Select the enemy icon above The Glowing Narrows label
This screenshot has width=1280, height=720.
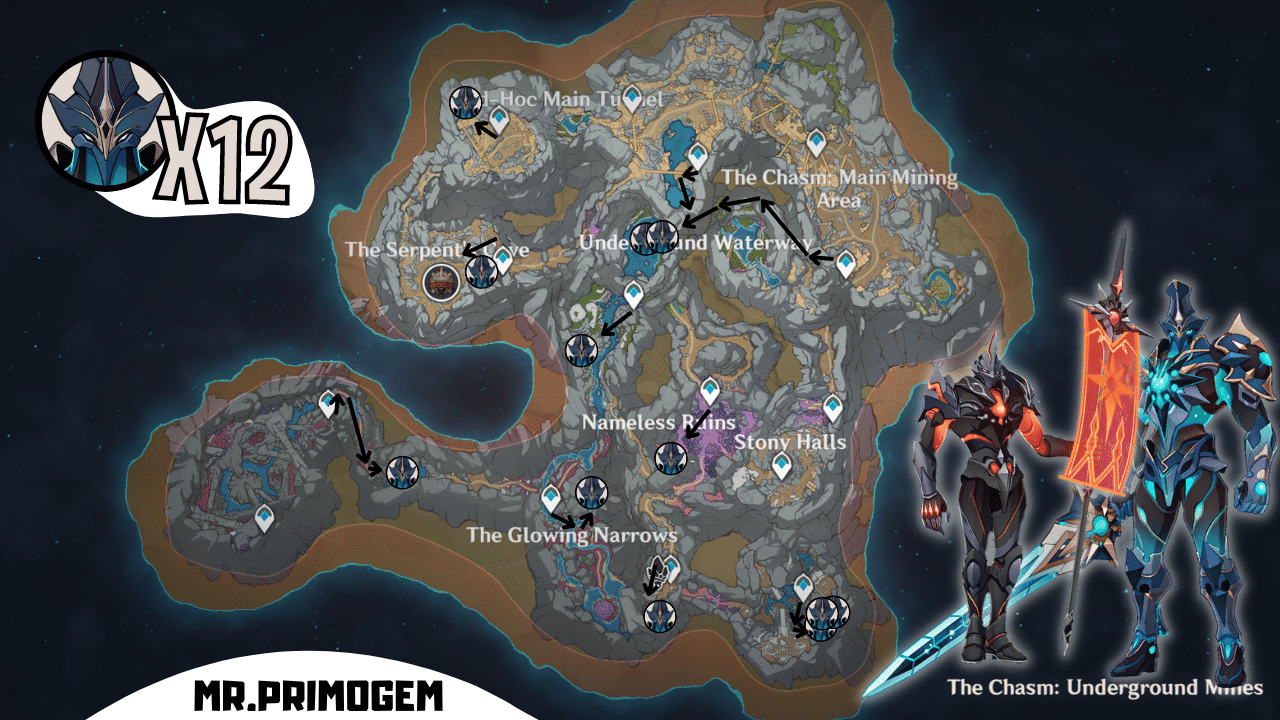click(x=592, y=492)
